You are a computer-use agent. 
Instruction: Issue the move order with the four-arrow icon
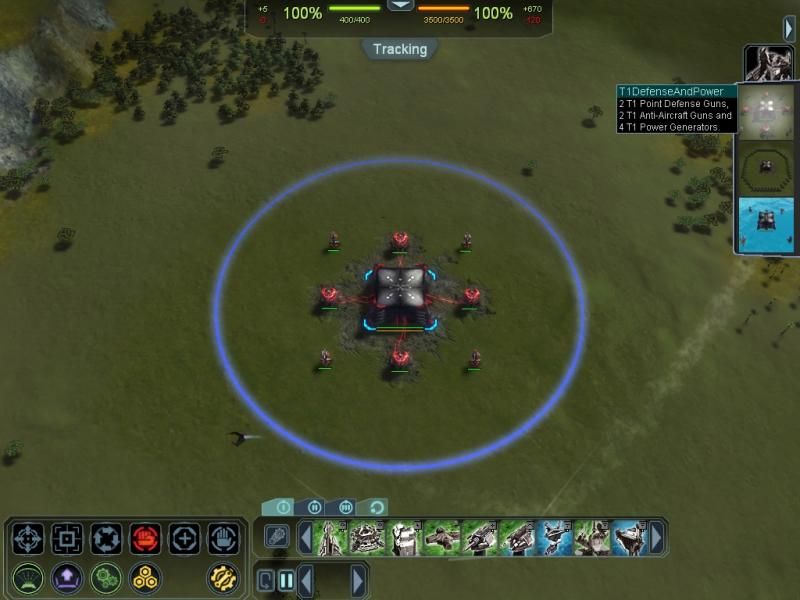28,539
